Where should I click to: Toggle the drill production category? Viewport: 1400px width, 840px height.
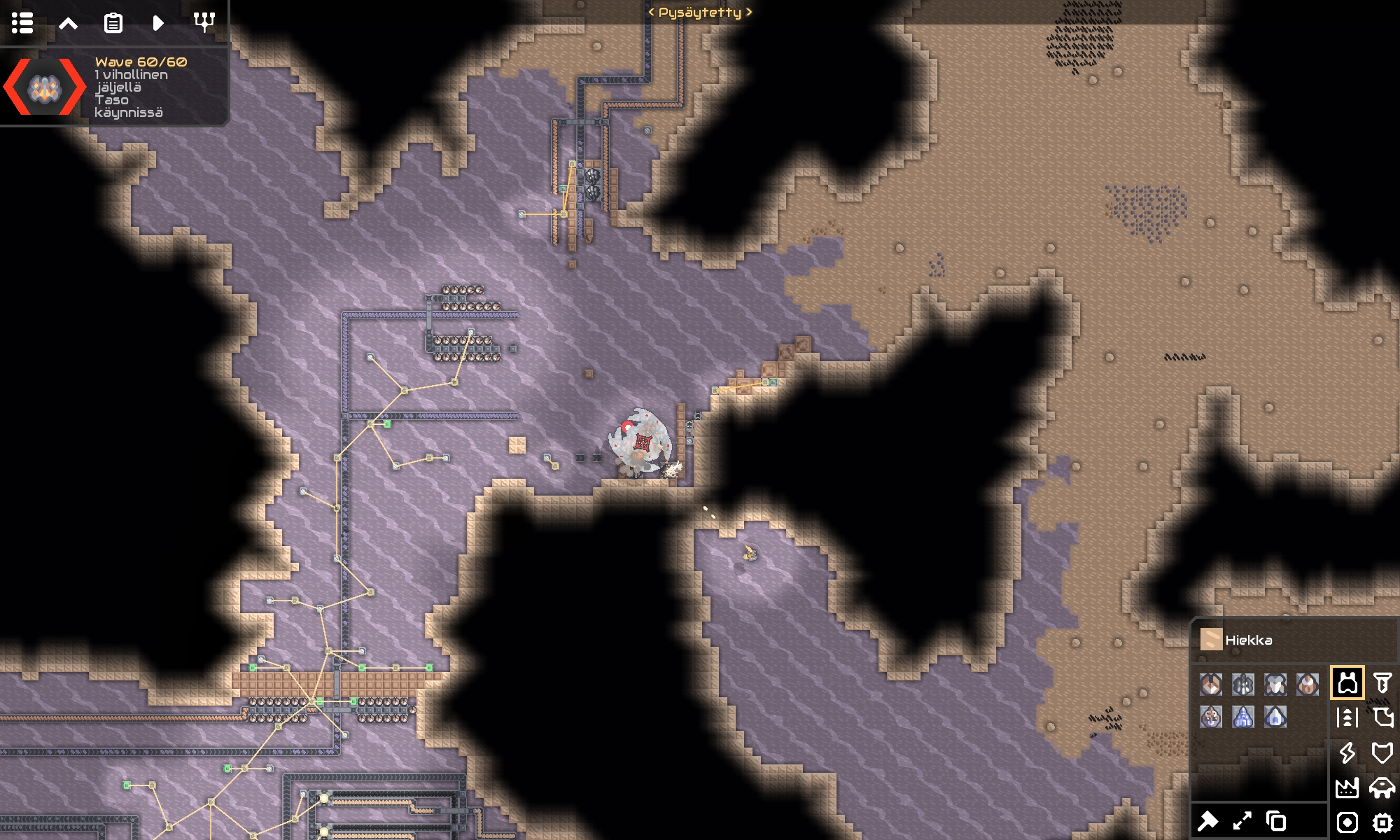1347,682
